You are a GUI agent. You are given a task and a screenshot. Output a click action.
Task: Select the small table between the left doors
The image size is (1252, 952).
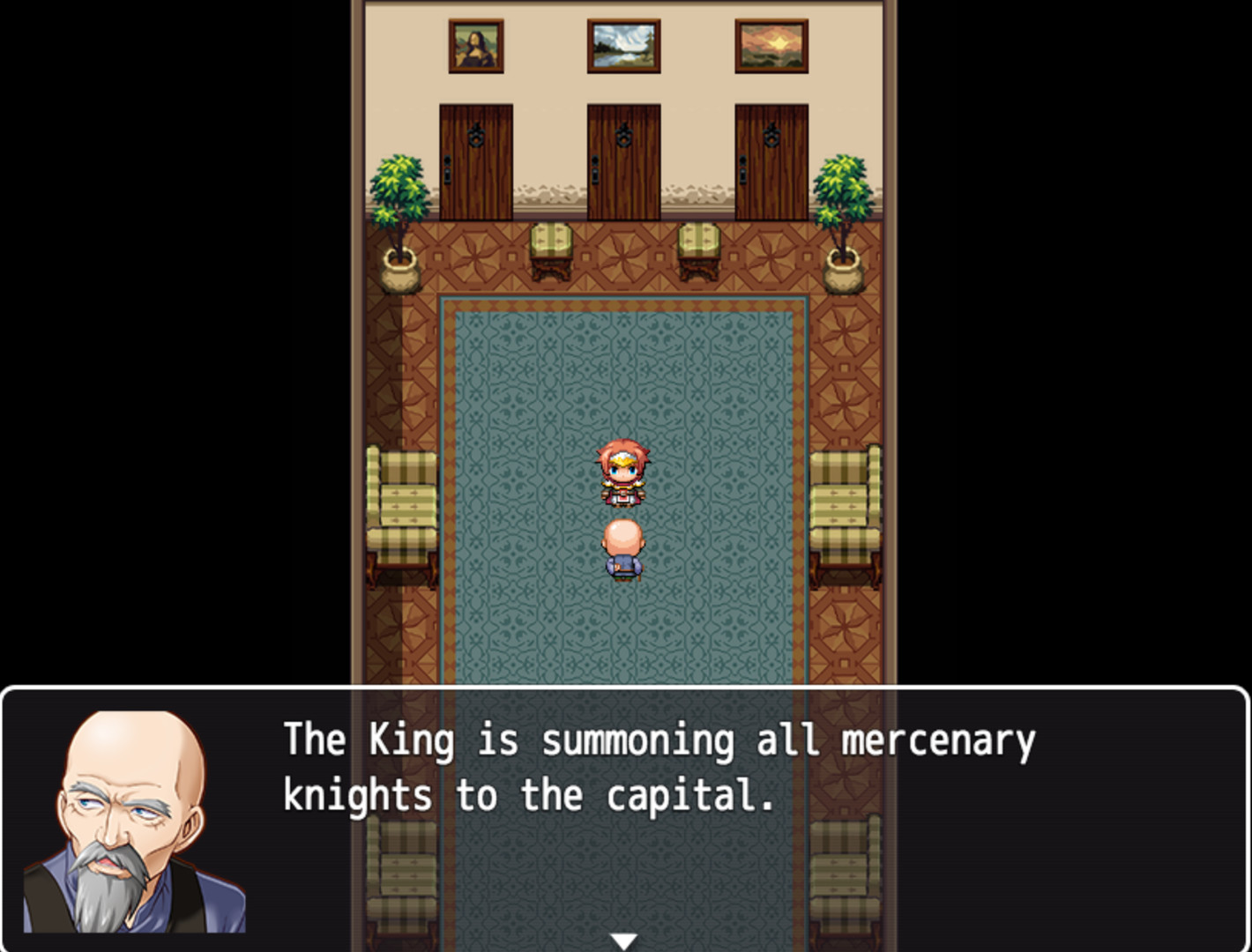[553, 251]
